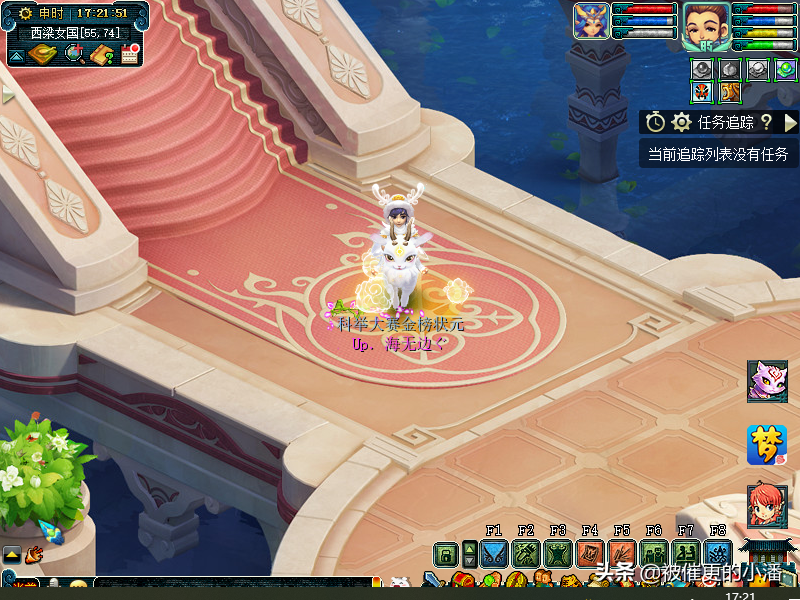Open the pink cat mask side icon

767,381
